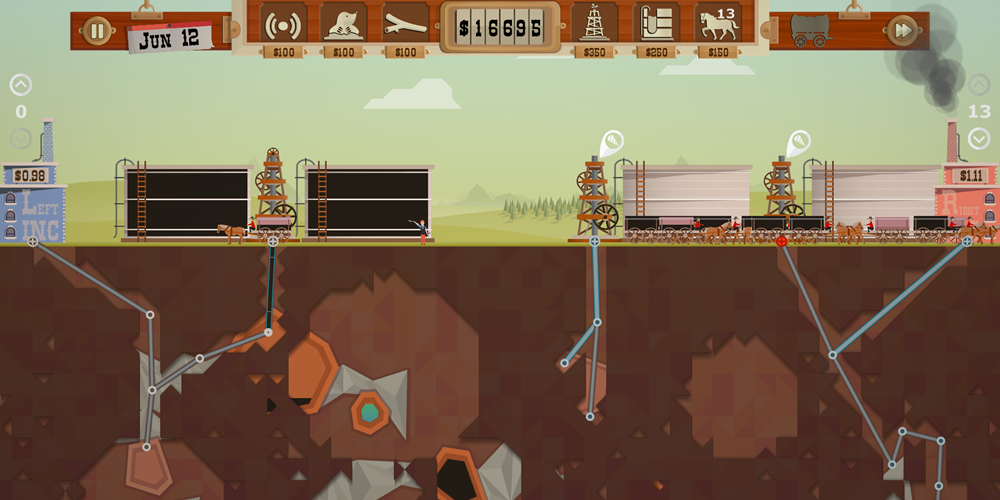The height and width of the screenshot is (500, 1000).
Task: Buy a horse wagon for $150
Action: pos(718,24)
